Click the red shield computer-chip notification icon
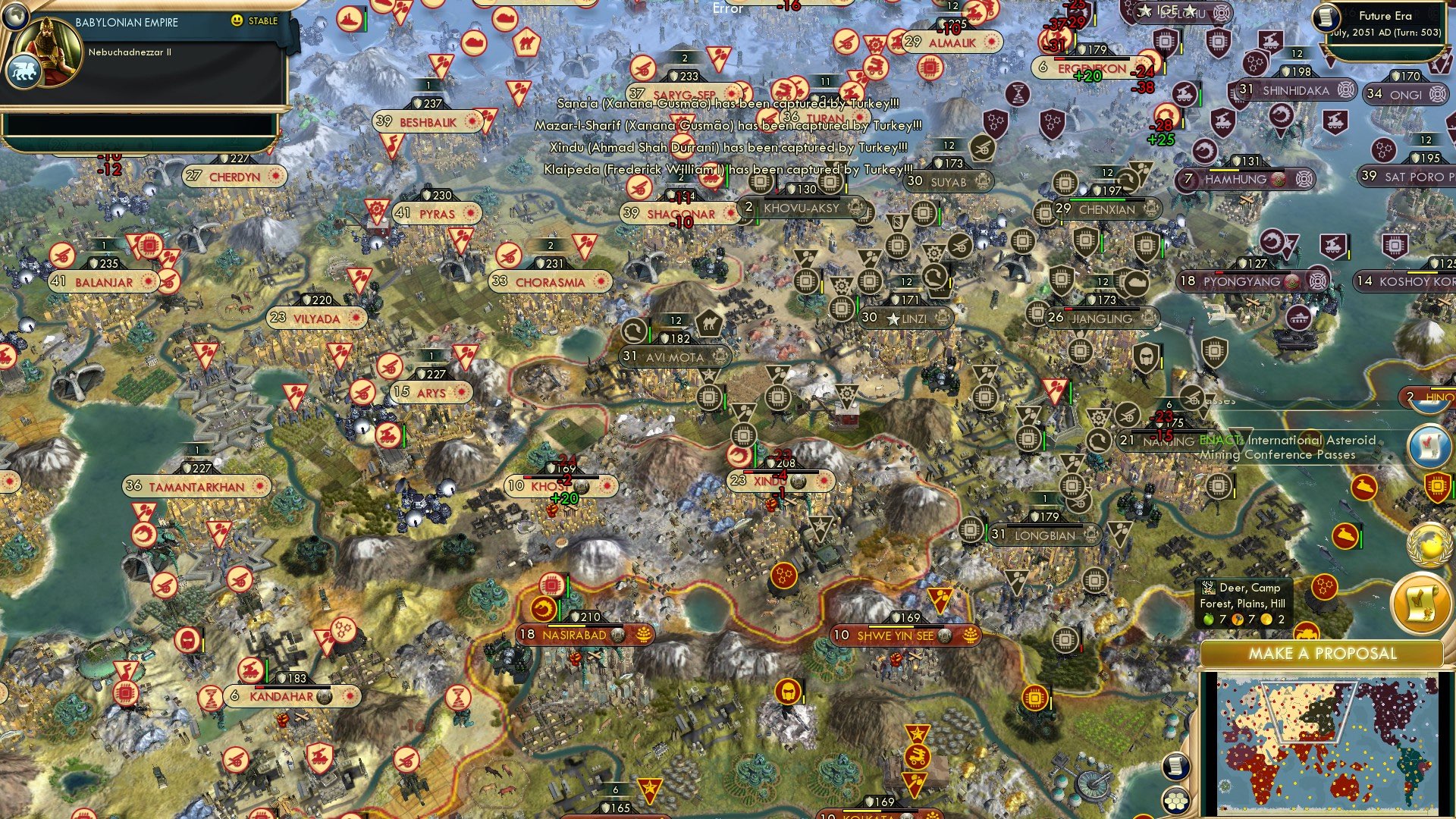 1438,486
